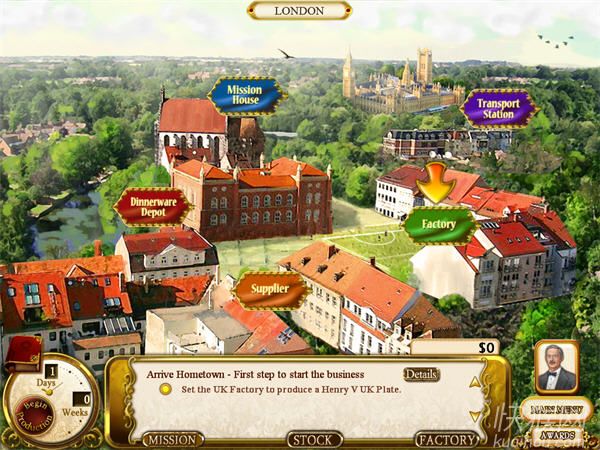Click the butler advisor portrait
The width and height of the screenshot is (600, 450).
[x=556, y=367]
